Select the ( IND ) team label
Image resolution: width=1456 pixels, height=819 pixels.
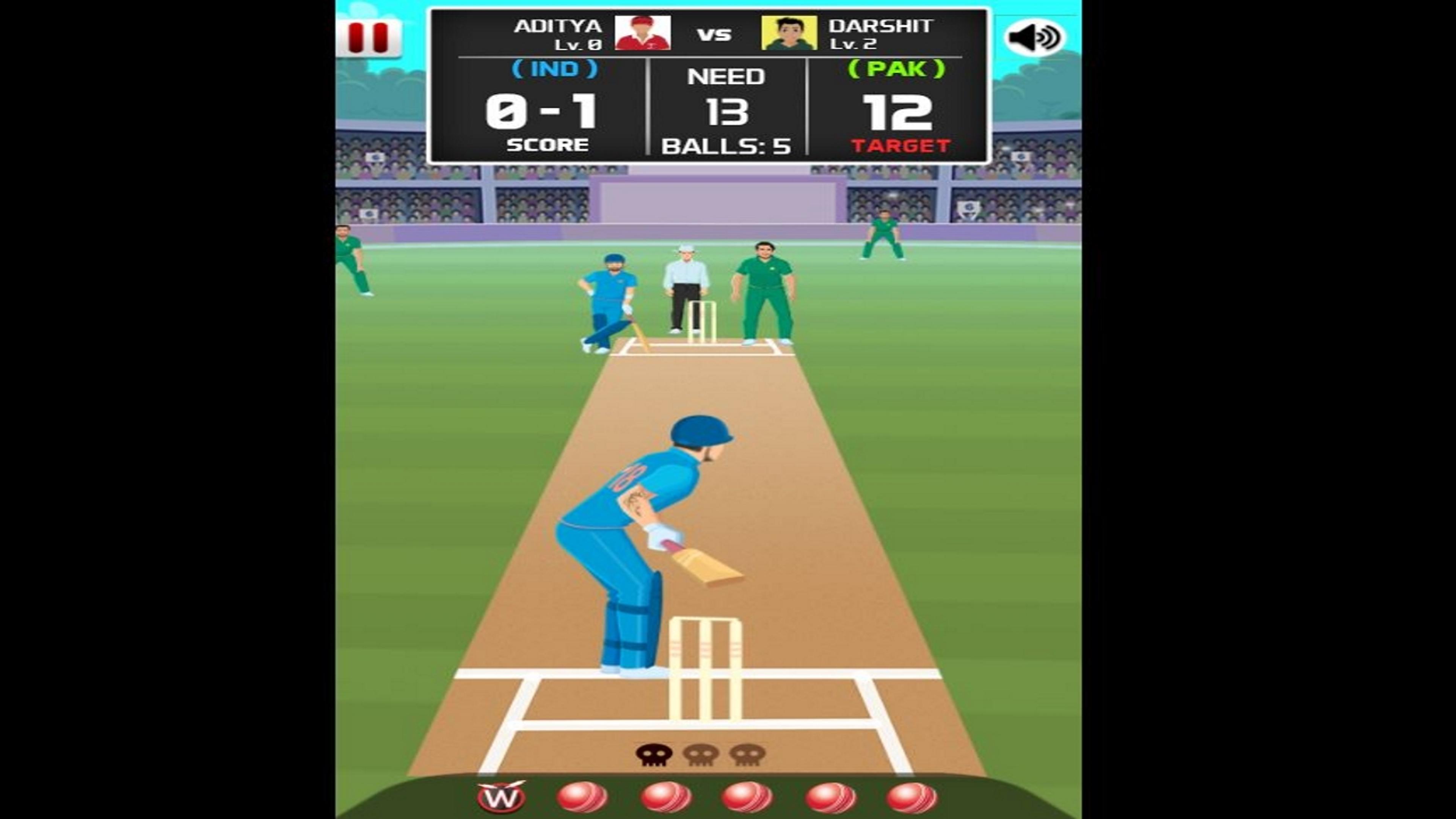[x=554, y=70]
